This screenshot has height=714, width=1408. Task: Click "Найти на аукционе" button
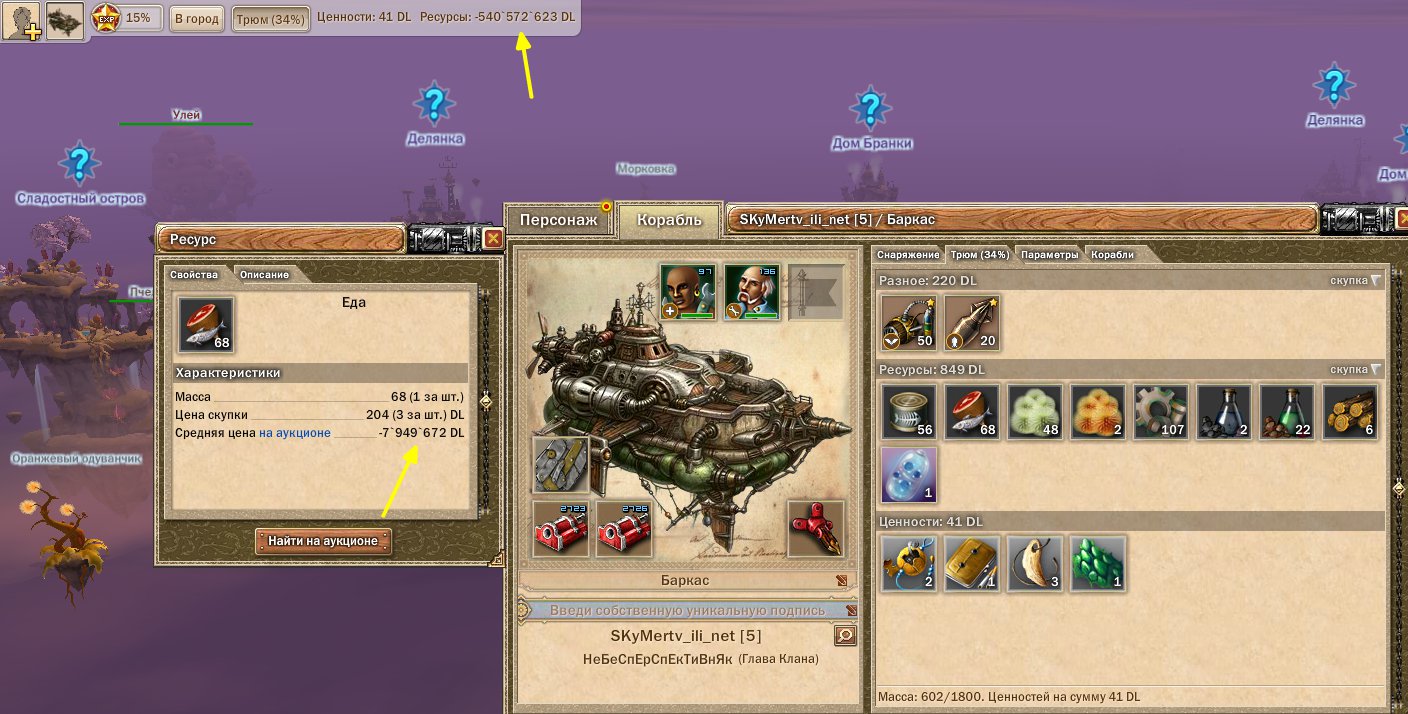tap(323, 541)
